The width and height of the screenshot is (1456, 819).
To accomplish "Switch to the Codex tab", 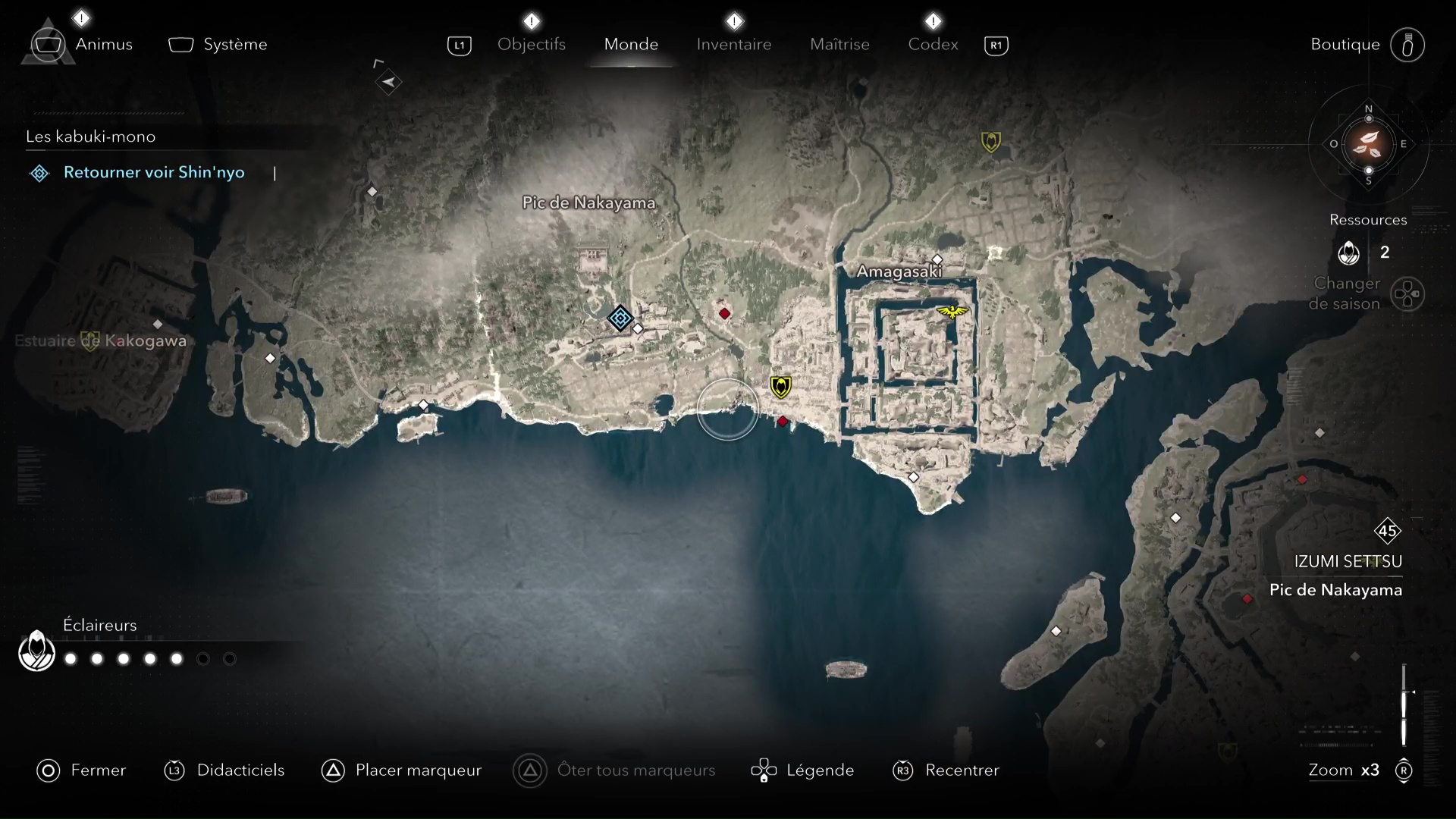I will coord(932,44).
